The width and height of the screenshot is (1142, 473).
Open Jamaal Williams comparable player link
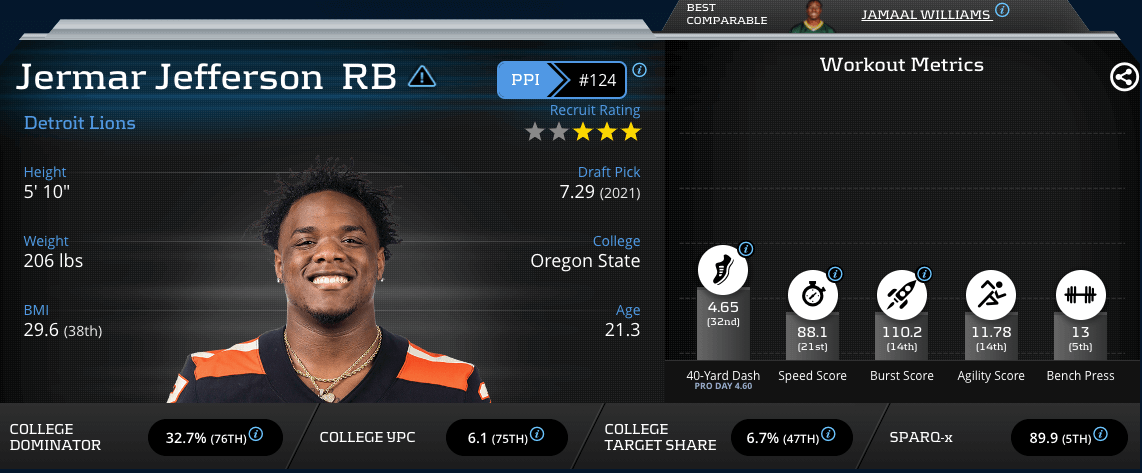coord(925,13)
